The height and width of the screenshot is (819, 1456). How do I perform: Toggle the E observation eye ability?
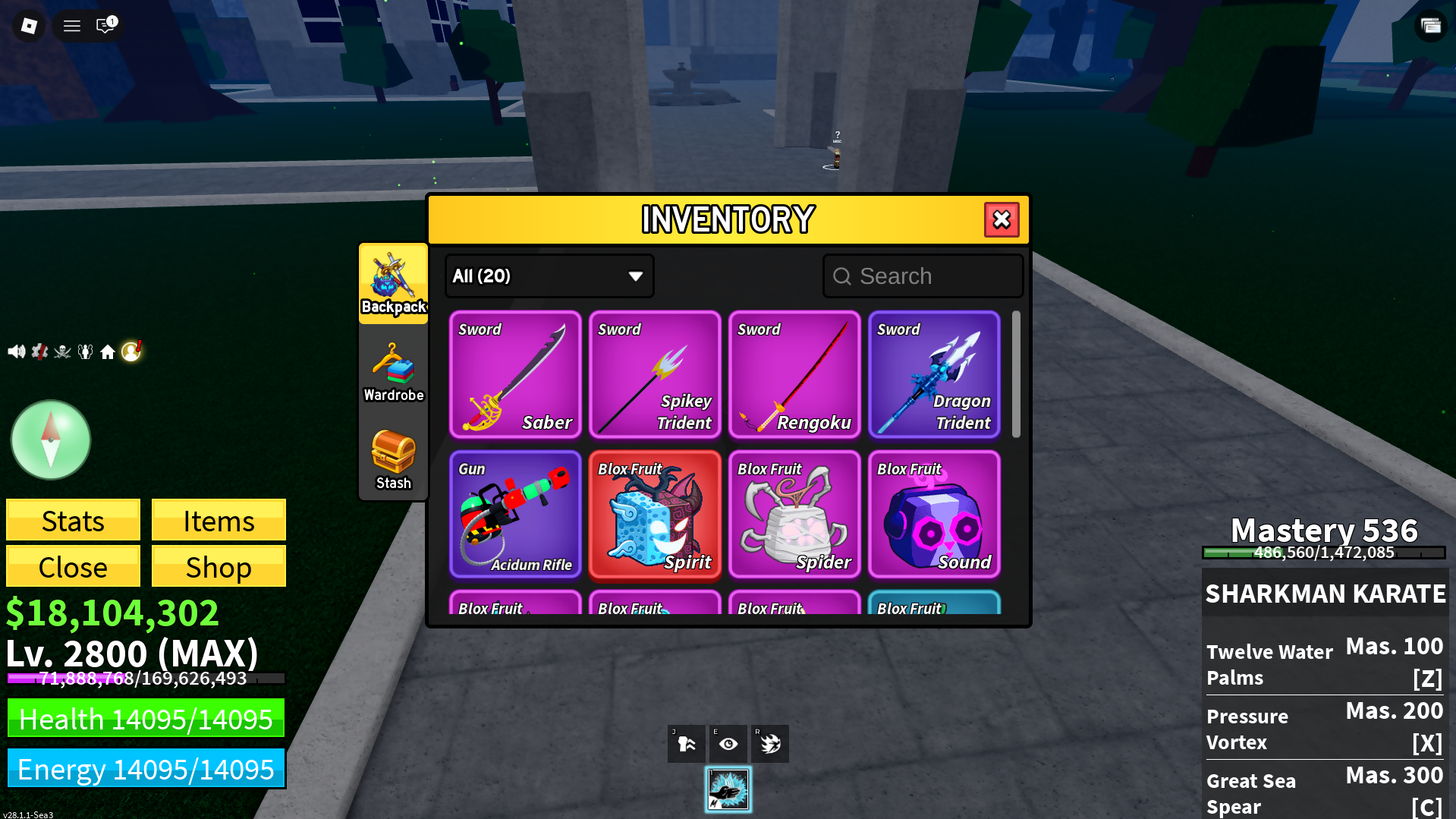pos(728,743)
